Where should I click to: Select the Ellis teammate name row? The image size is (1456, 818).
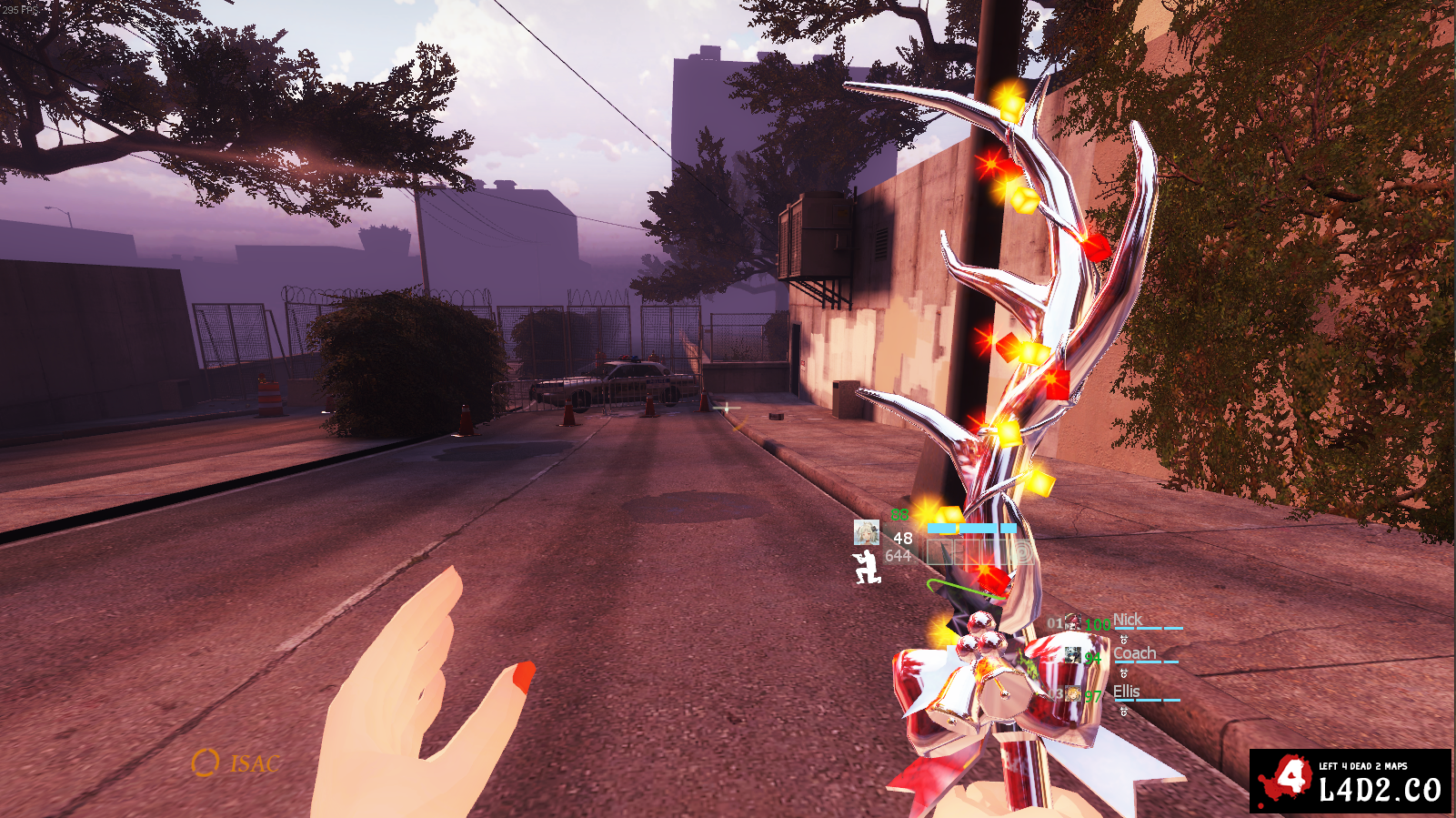tap(1127, 692)
